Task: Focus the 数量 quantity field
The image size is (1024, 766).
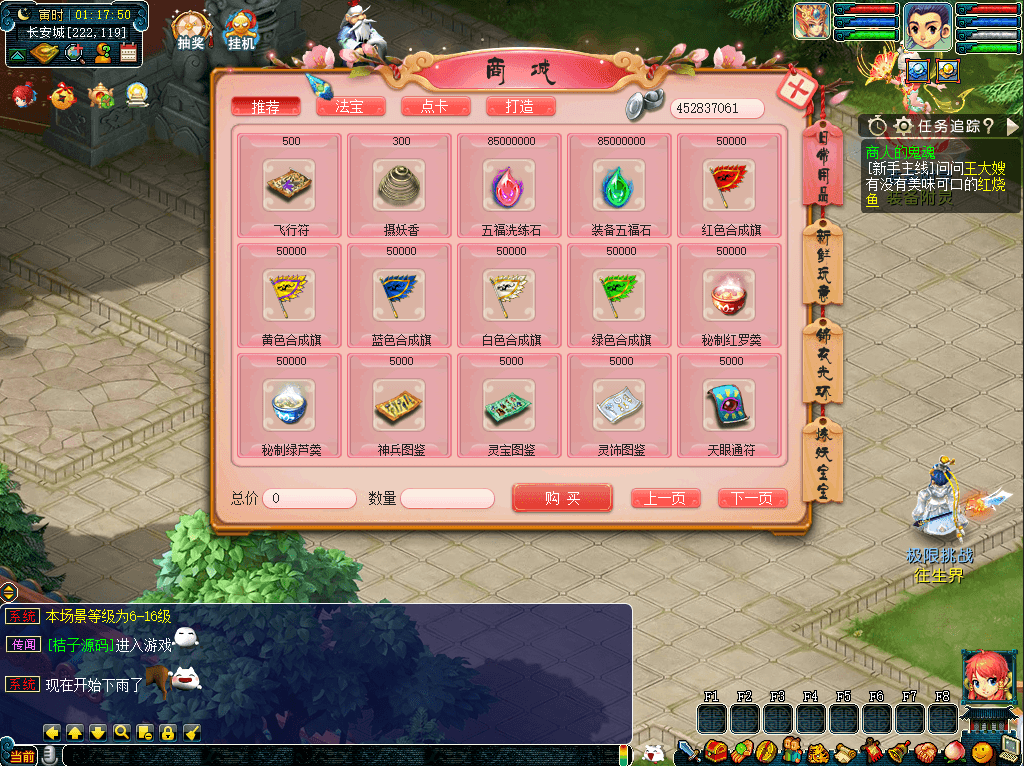Action: [x=447, y=498]
